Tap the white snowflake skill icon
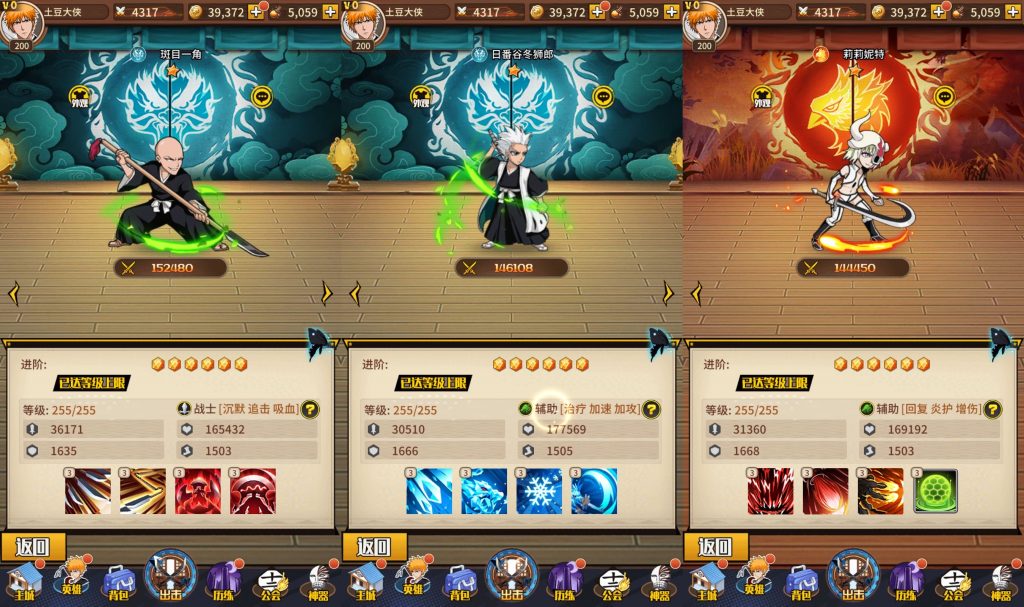Viewport: 1024px width, 607px height. click(539, 491)
